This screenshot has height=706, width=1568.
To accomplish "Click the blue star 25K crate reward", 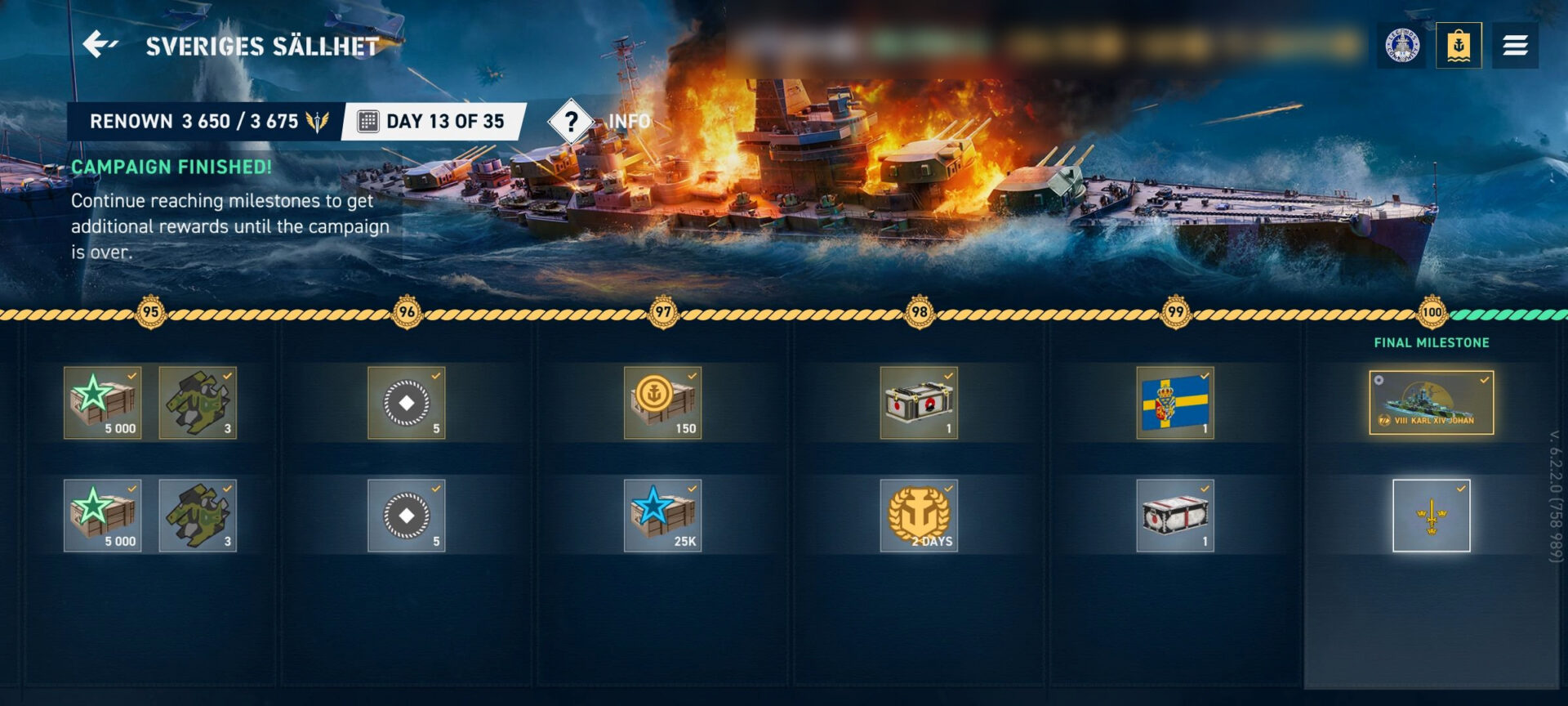I will pos(663,515).
